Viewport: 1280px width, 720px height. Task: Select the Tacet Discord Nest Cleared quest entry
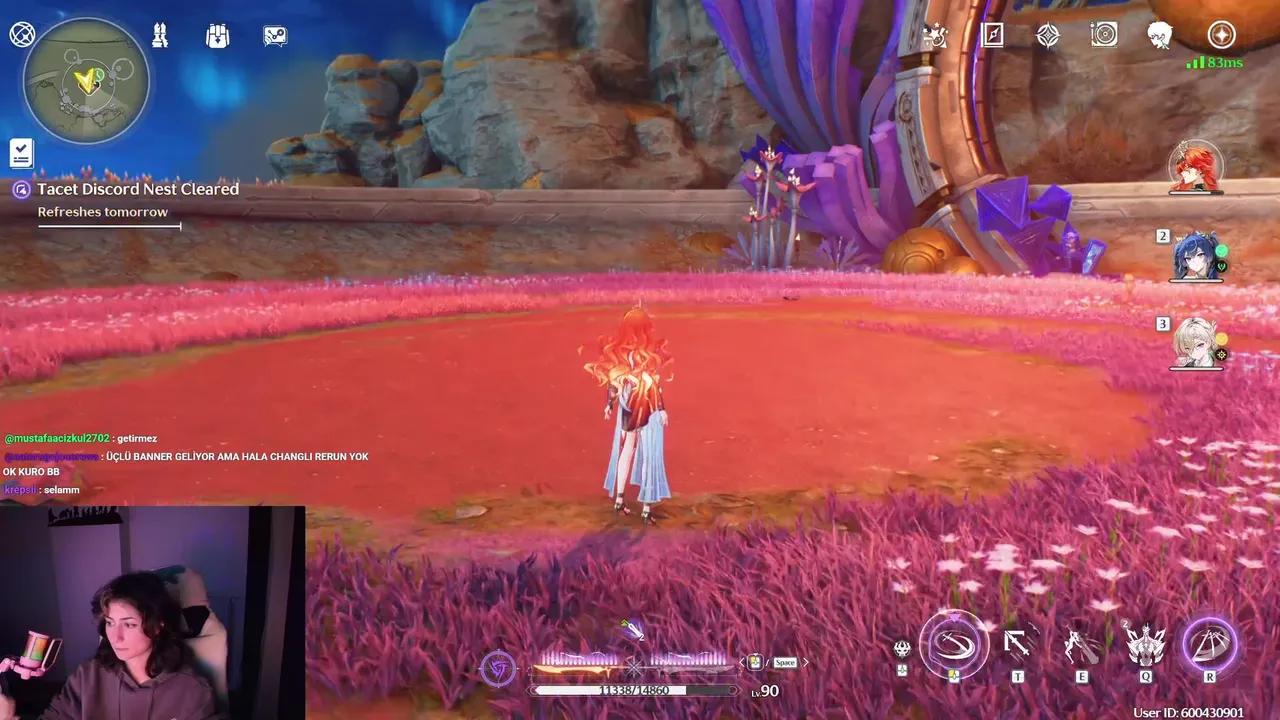(138, 189)
